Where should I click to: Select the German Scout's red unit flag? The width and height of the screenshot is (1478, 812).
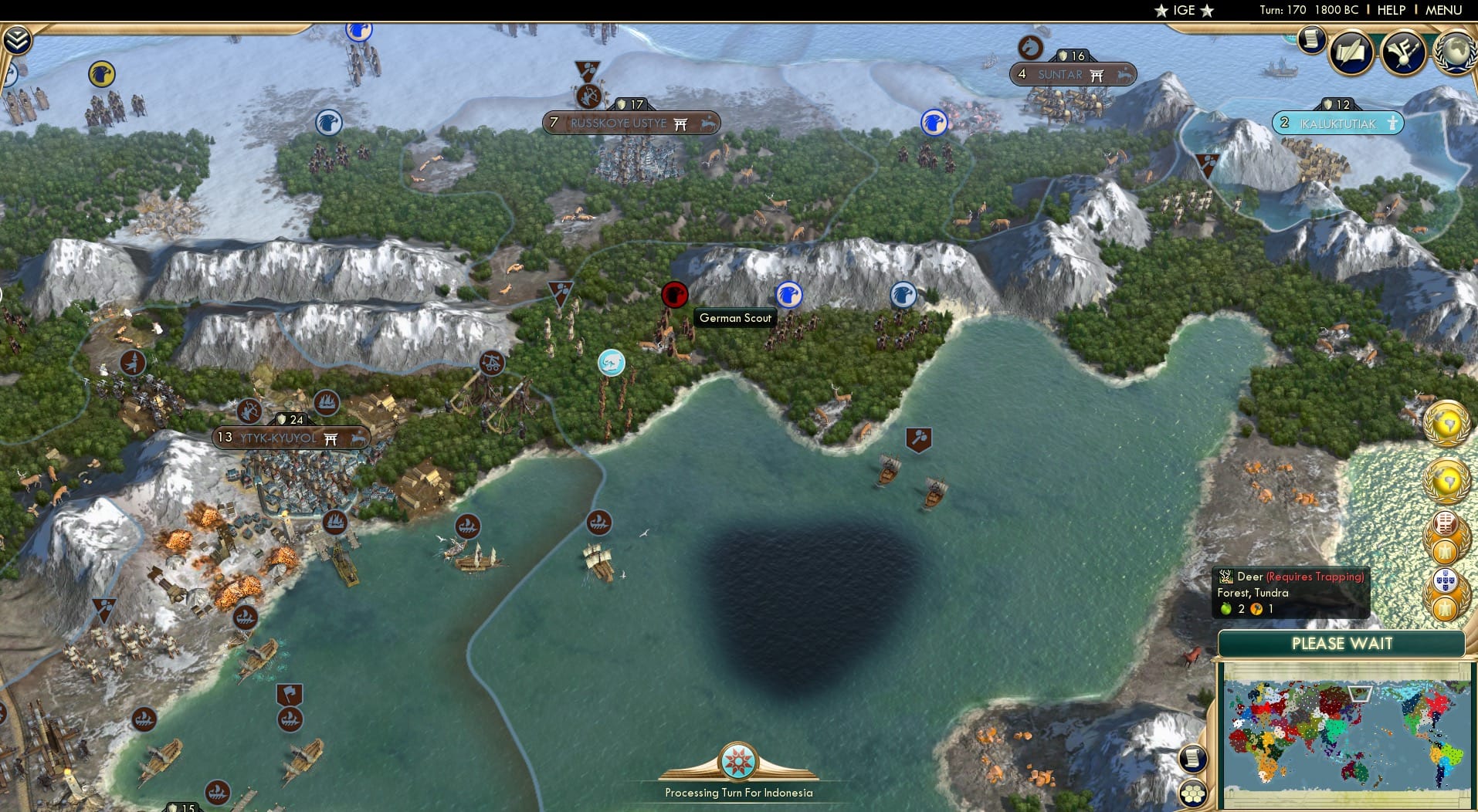(674, 296)
